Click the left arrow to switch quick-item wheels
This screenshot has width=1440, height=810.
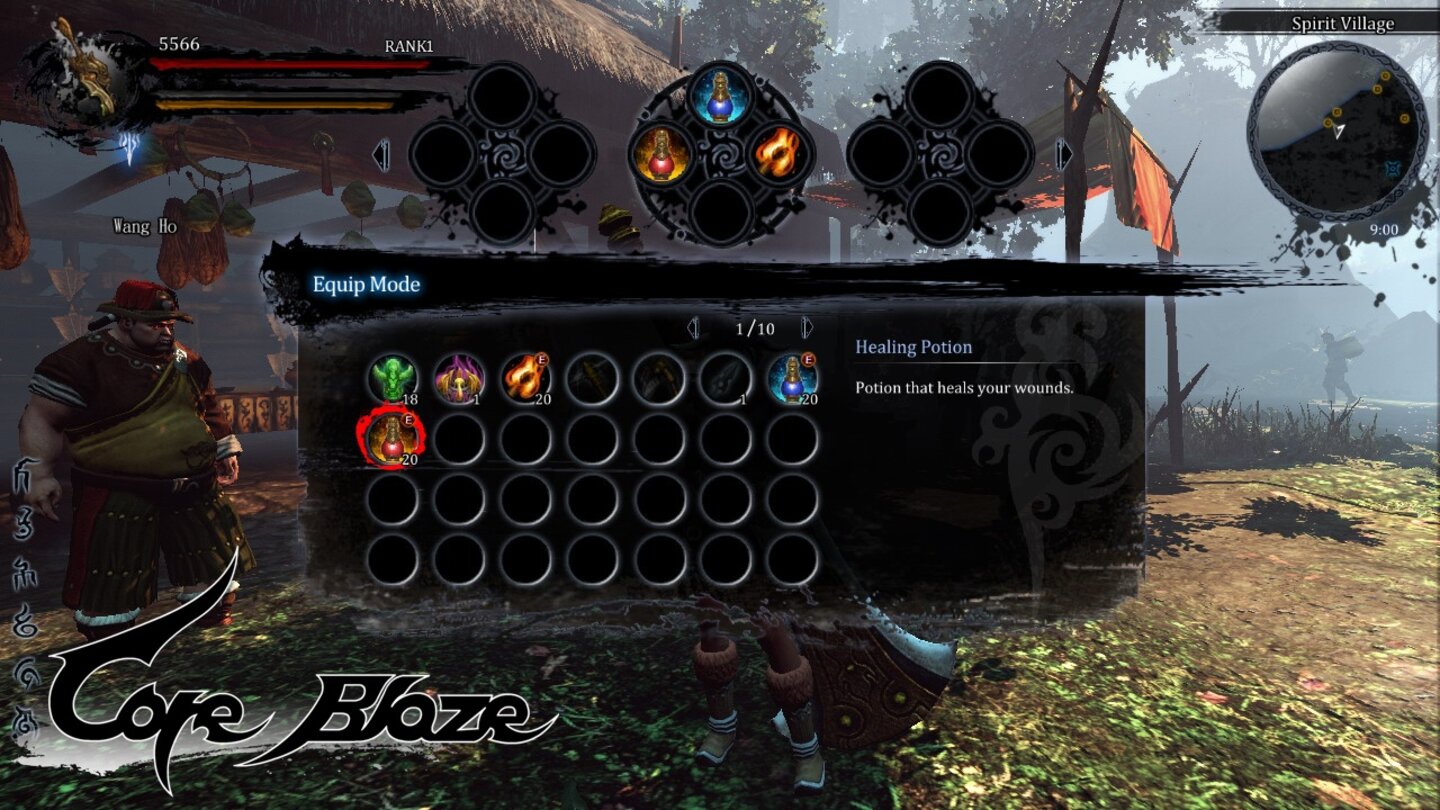pos(379,157)
